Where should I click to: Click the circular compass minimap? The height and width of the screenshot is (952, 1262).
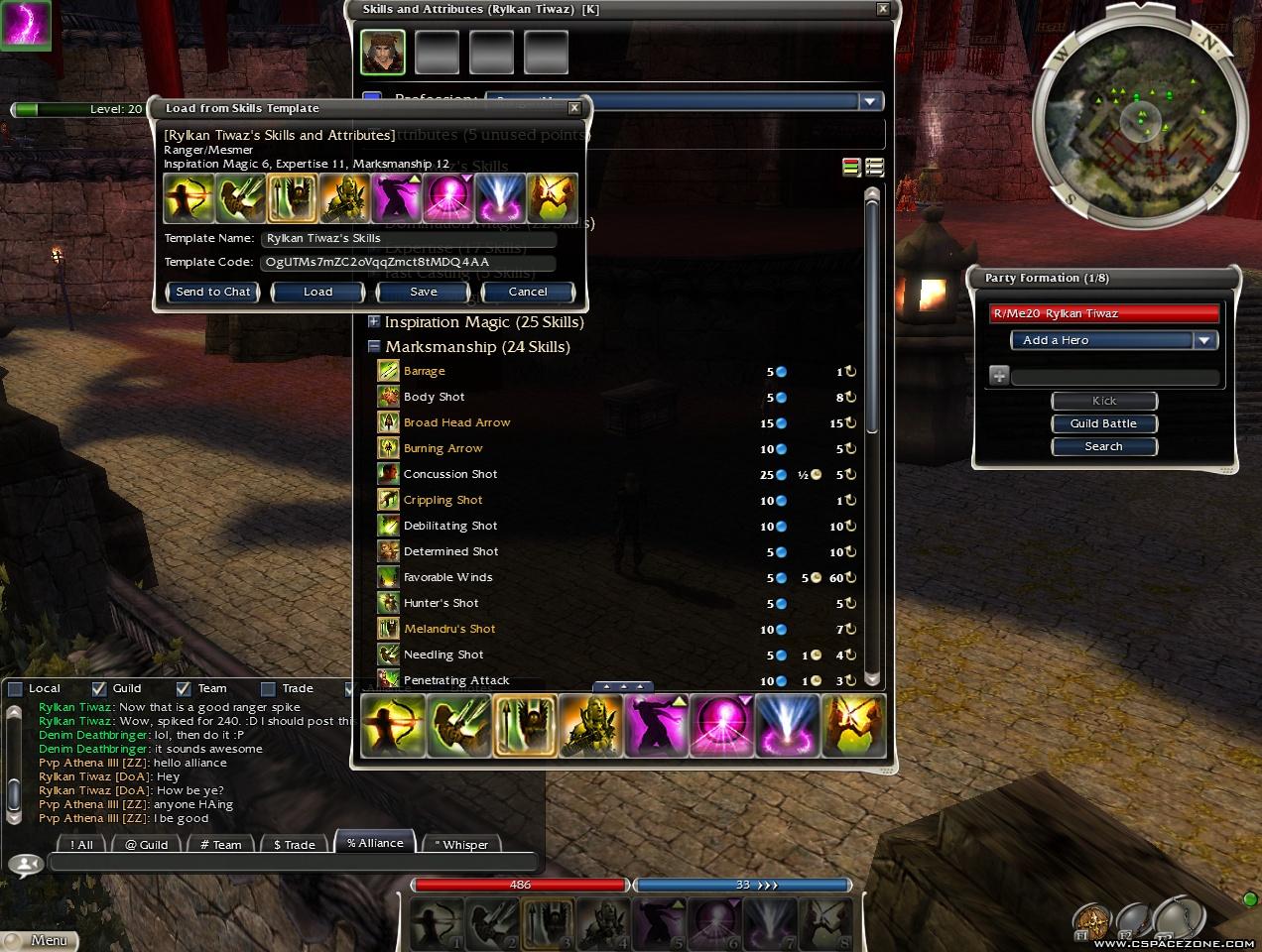[x=1140, y=119]
